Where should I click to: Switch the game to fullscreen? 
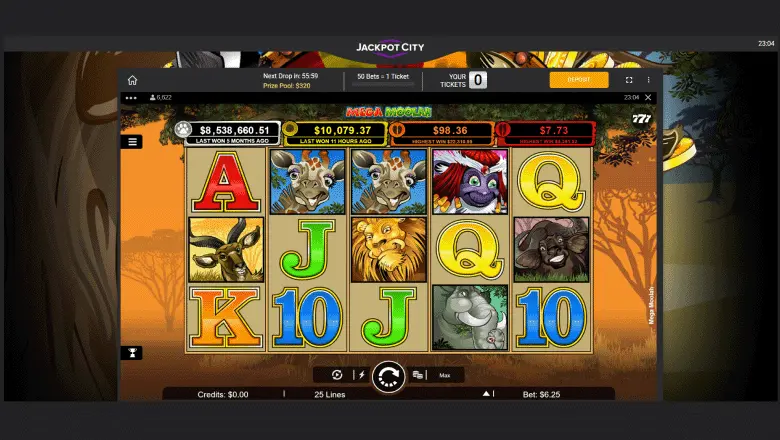pyautogui.click(x=629, y=80)
